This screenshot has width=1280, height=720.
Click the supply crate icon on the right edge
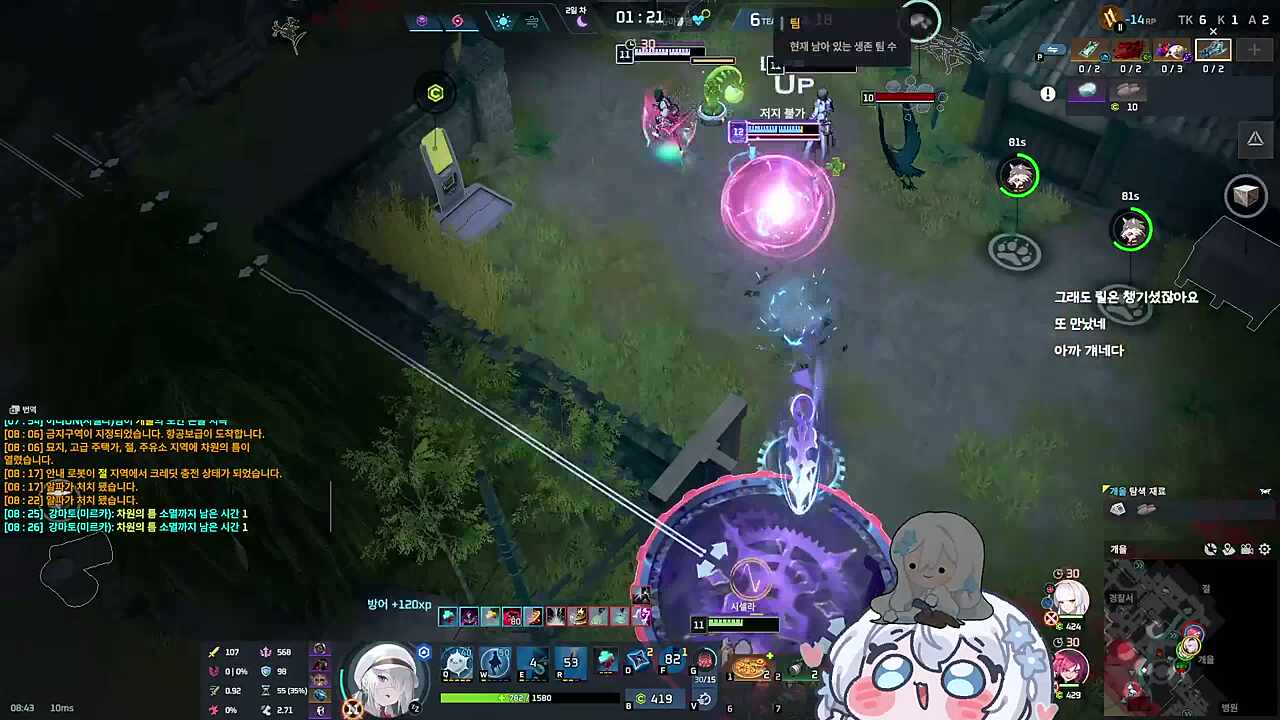pos(1246,196)
